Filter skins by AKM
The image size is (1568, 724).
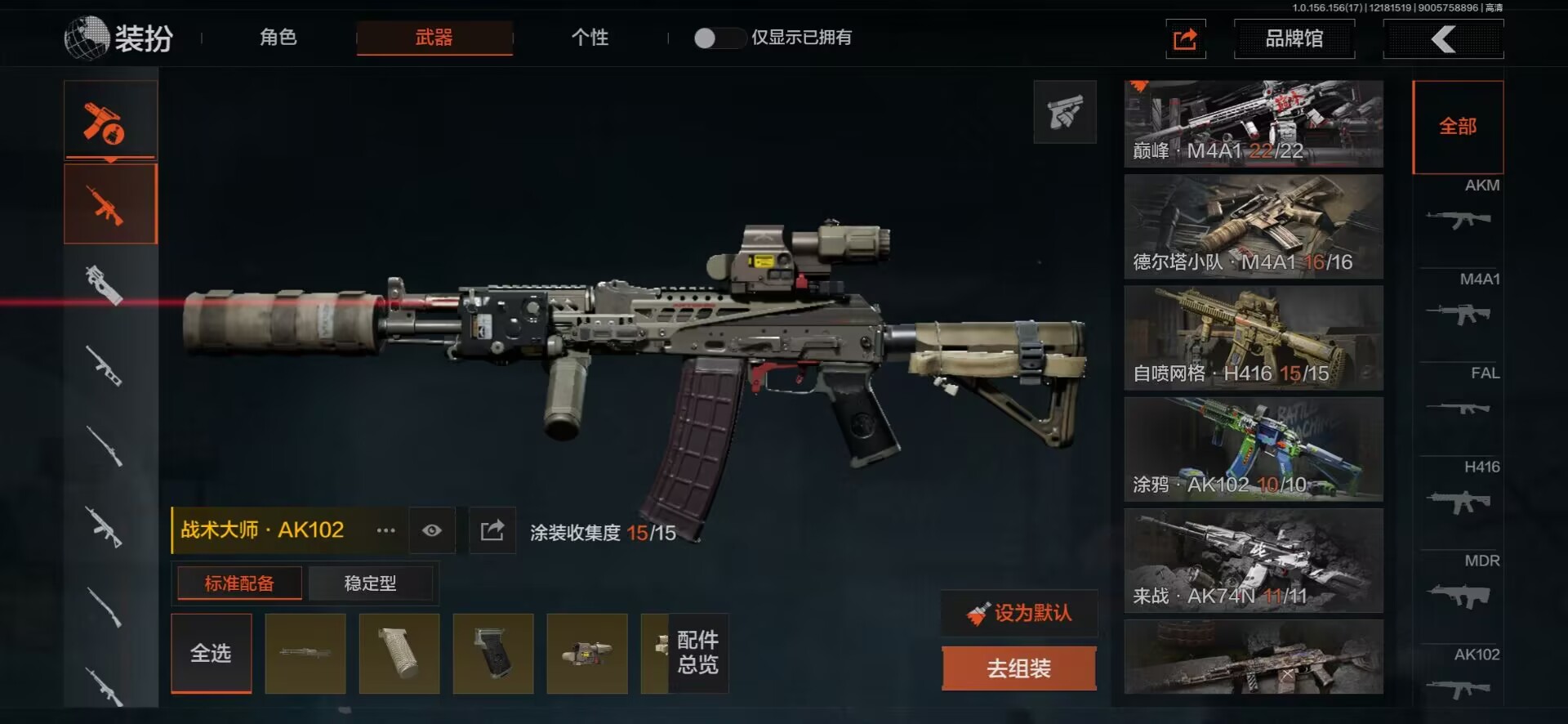point(1459,210)
